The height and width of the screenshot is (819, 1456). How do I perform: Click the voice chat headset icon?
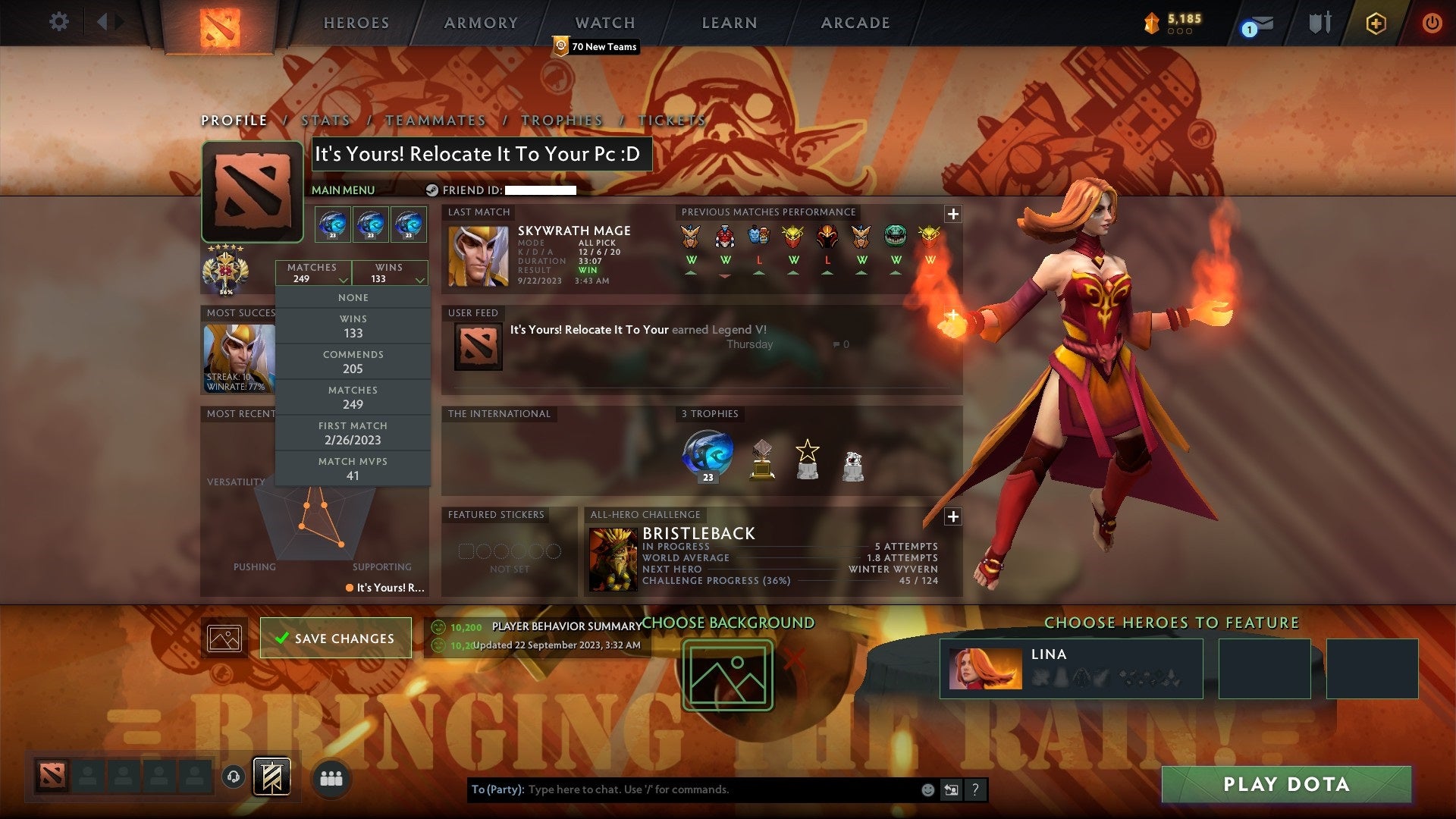tap(235, 777)
